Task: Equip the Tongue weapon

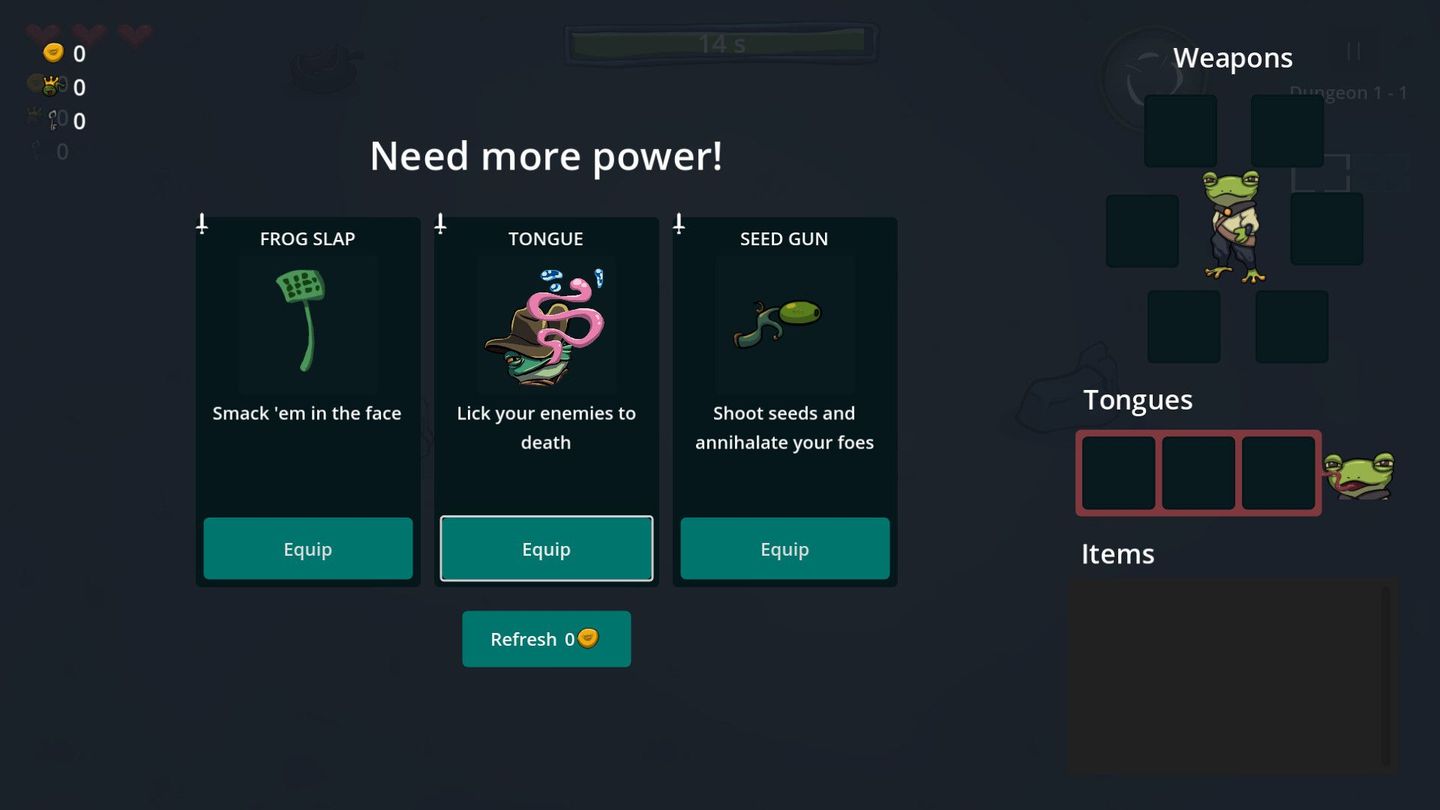Action: coord(546,548)
